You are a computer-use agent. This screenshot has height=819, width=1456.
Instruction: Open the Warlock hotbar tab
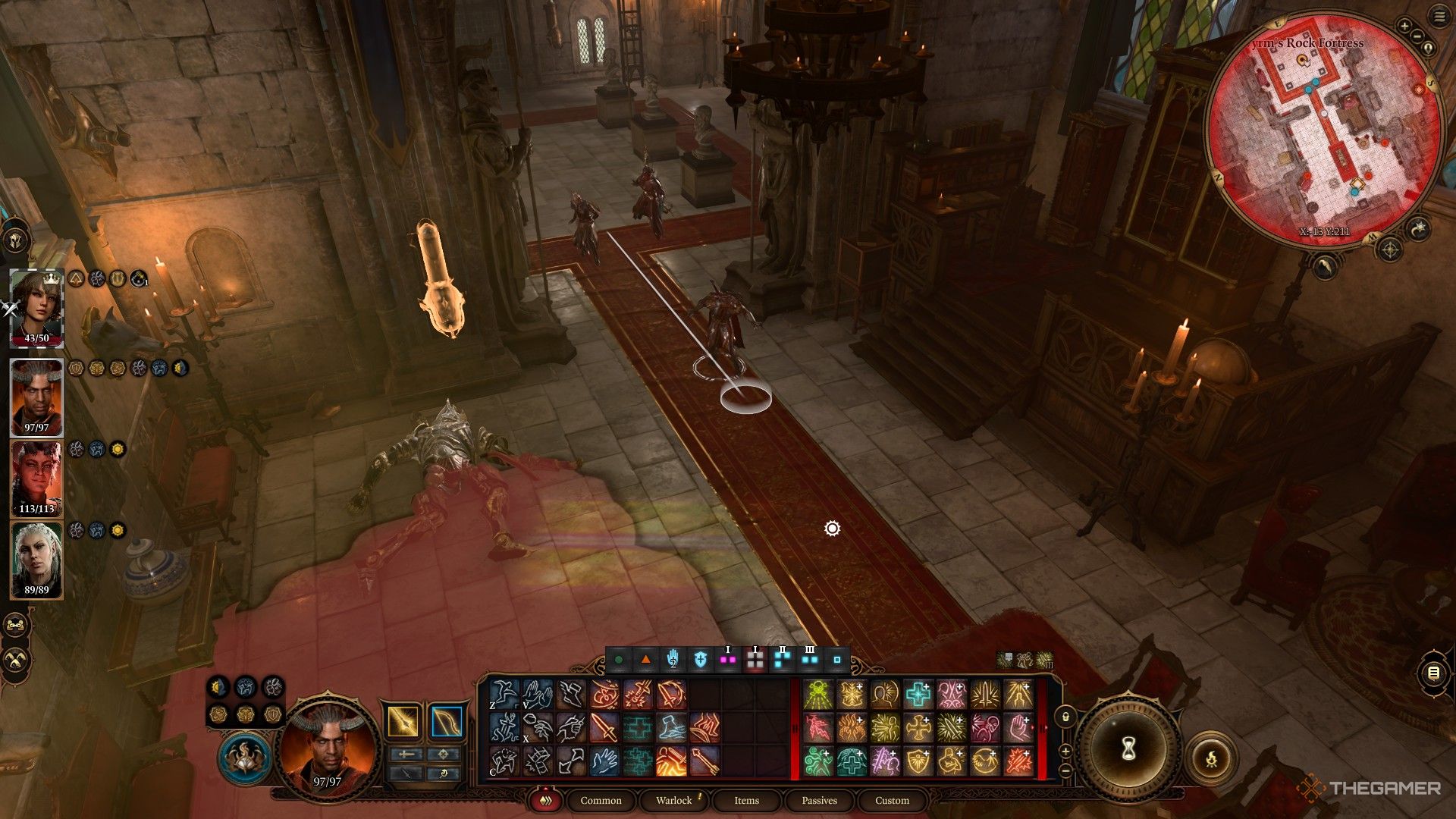tap(673, 801)
